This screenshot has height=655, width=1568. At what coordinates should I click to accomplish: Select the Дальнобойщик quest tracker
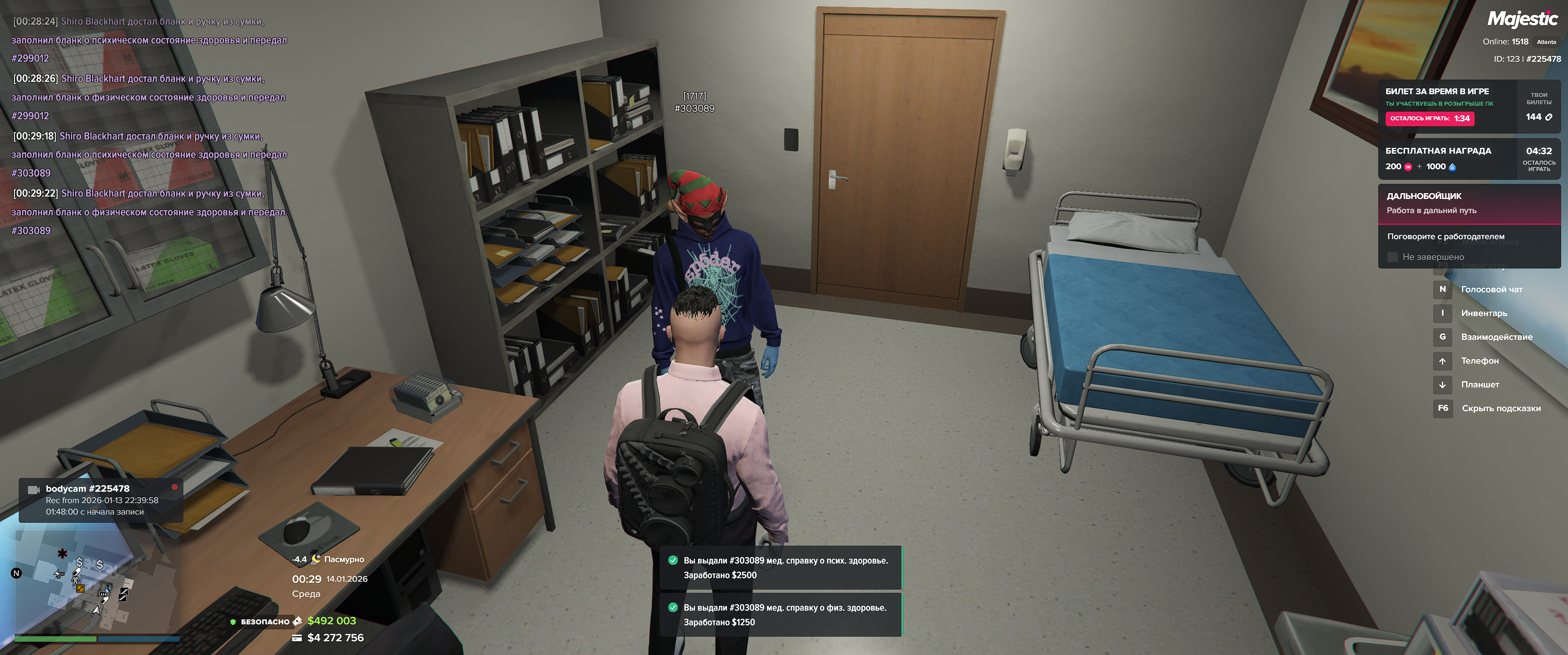[x=1468, y=204]
